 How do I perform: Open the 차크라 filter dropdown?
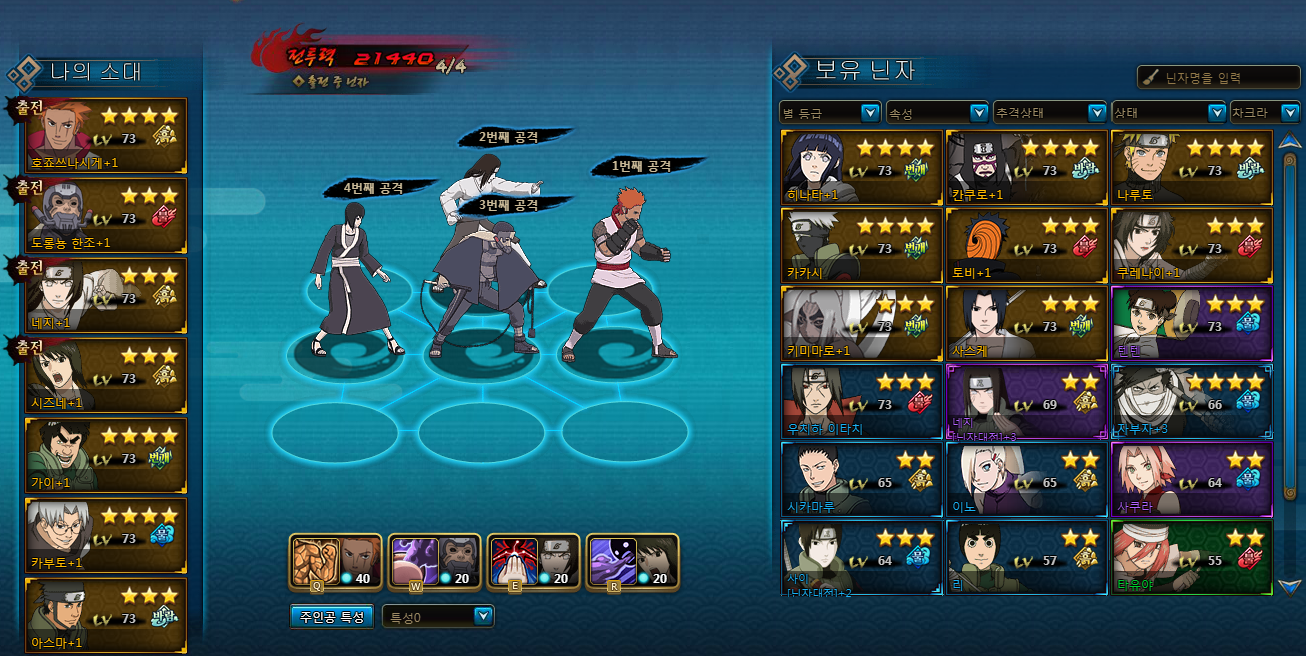pos(1265,113)
